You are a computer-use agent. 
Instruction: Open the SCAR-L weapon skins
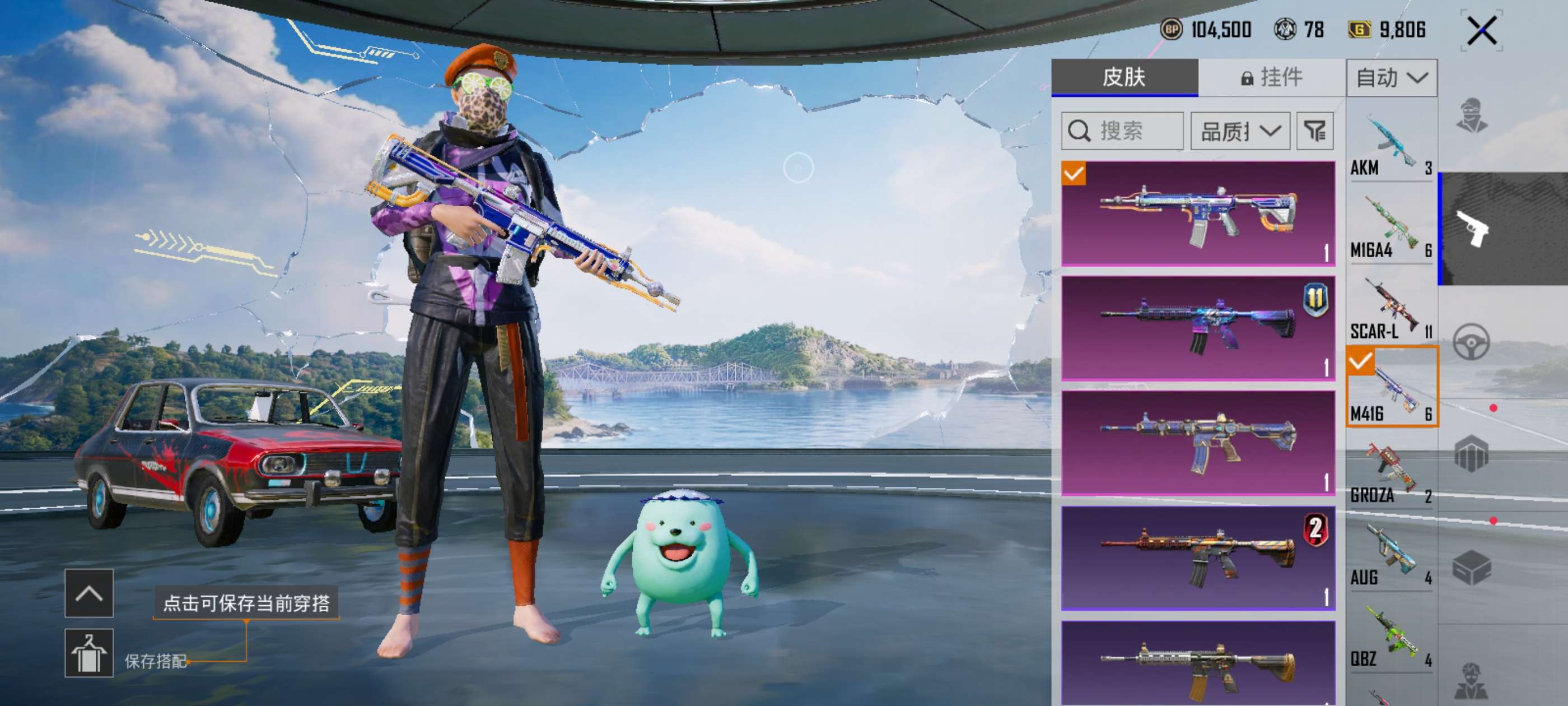[x=1391, y=309]
